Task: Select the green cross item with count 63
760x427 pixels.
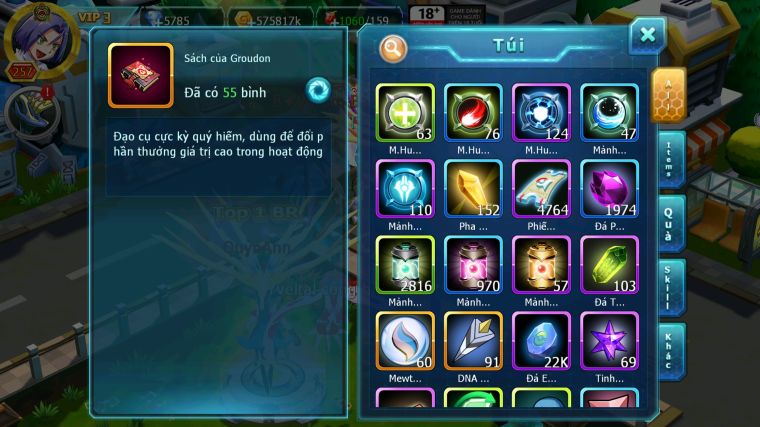Action: pyautogui.click(x=405, y=112)
